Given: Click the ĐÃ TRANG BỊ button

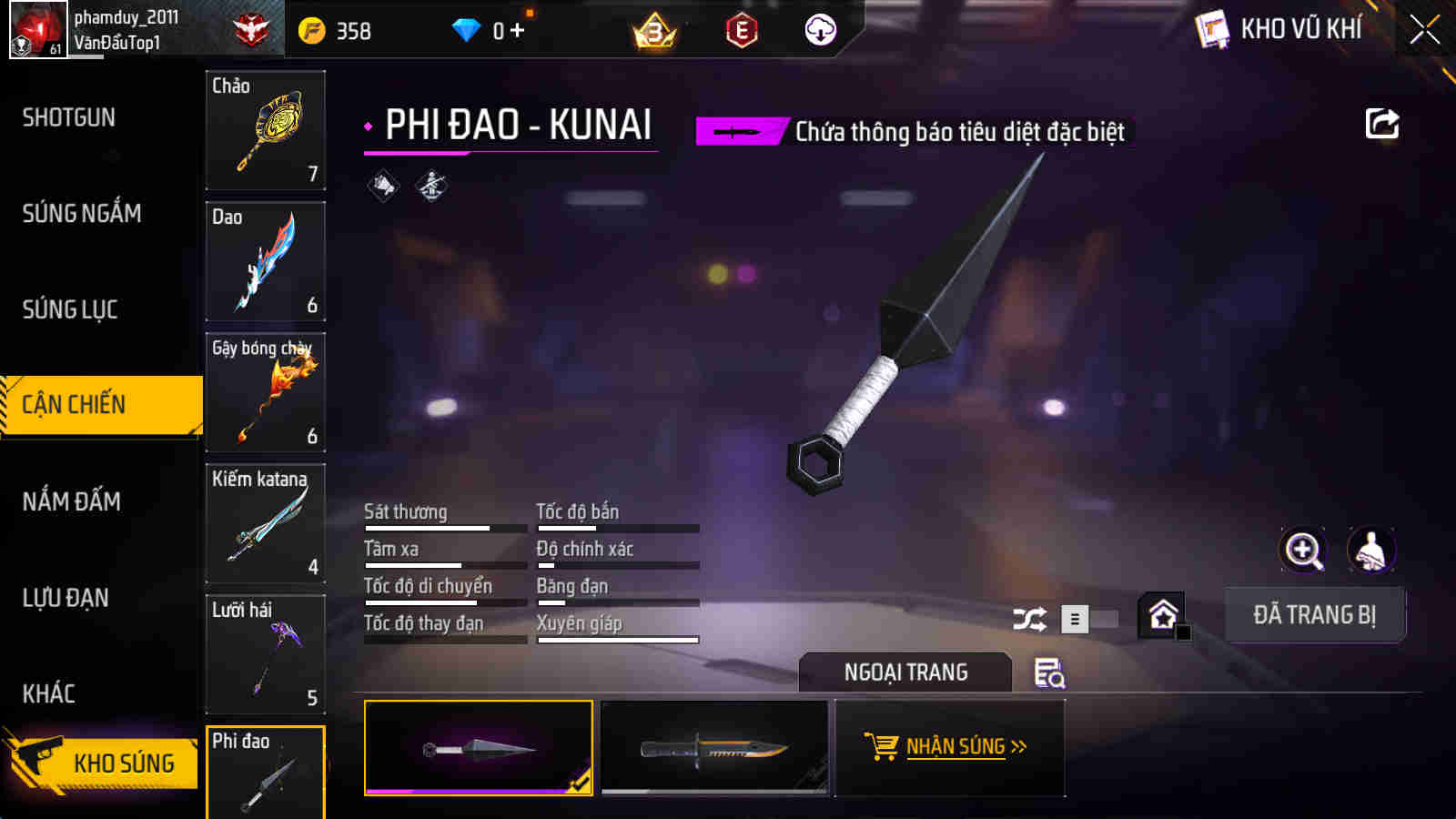Looking at the screenshot, I should (x=1315, y=614).
